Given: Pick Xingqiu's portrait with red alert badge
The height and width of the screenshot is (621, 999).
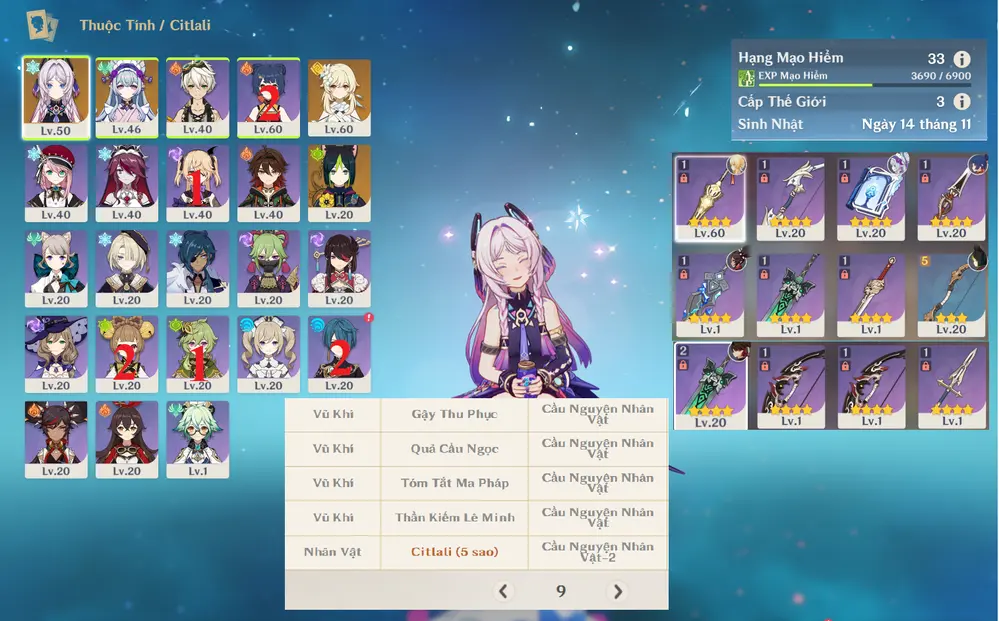Looking at the screenshot, I should (x=339, y=354).
